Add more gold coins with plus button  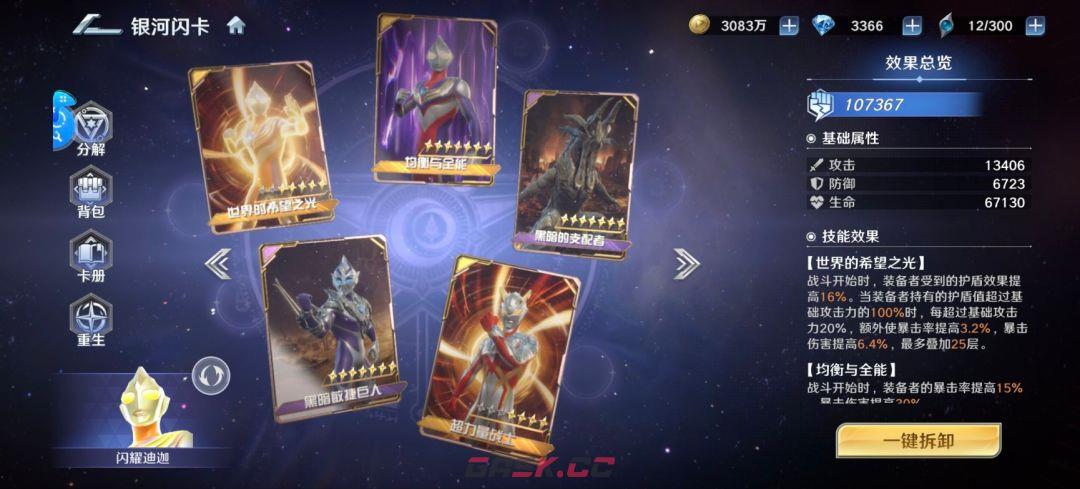click(x=789, y=26)
